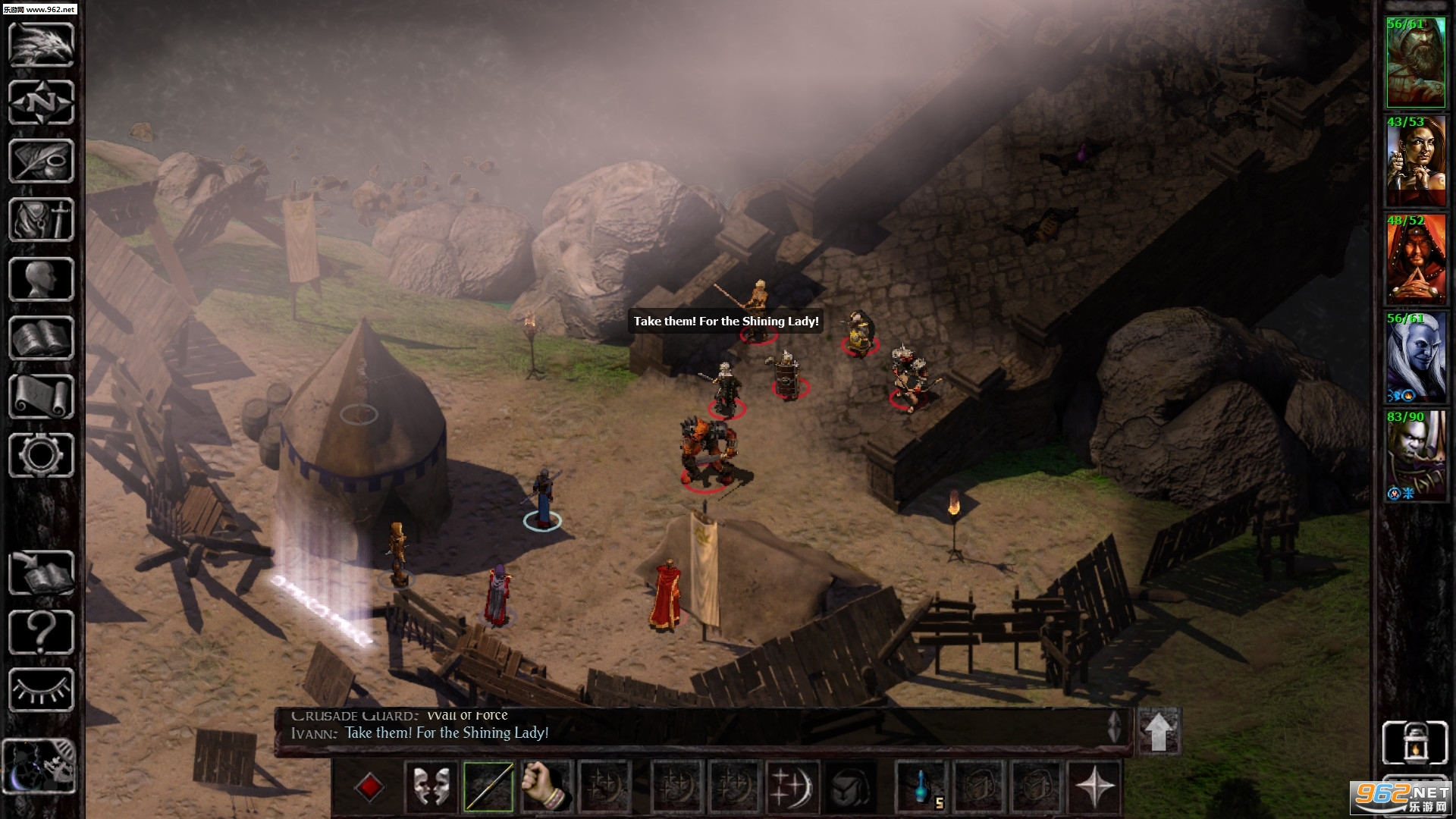Screen dimensions: 1456x819
Task: Open the area map with compass icon
Action: click(x=41, y=102)
